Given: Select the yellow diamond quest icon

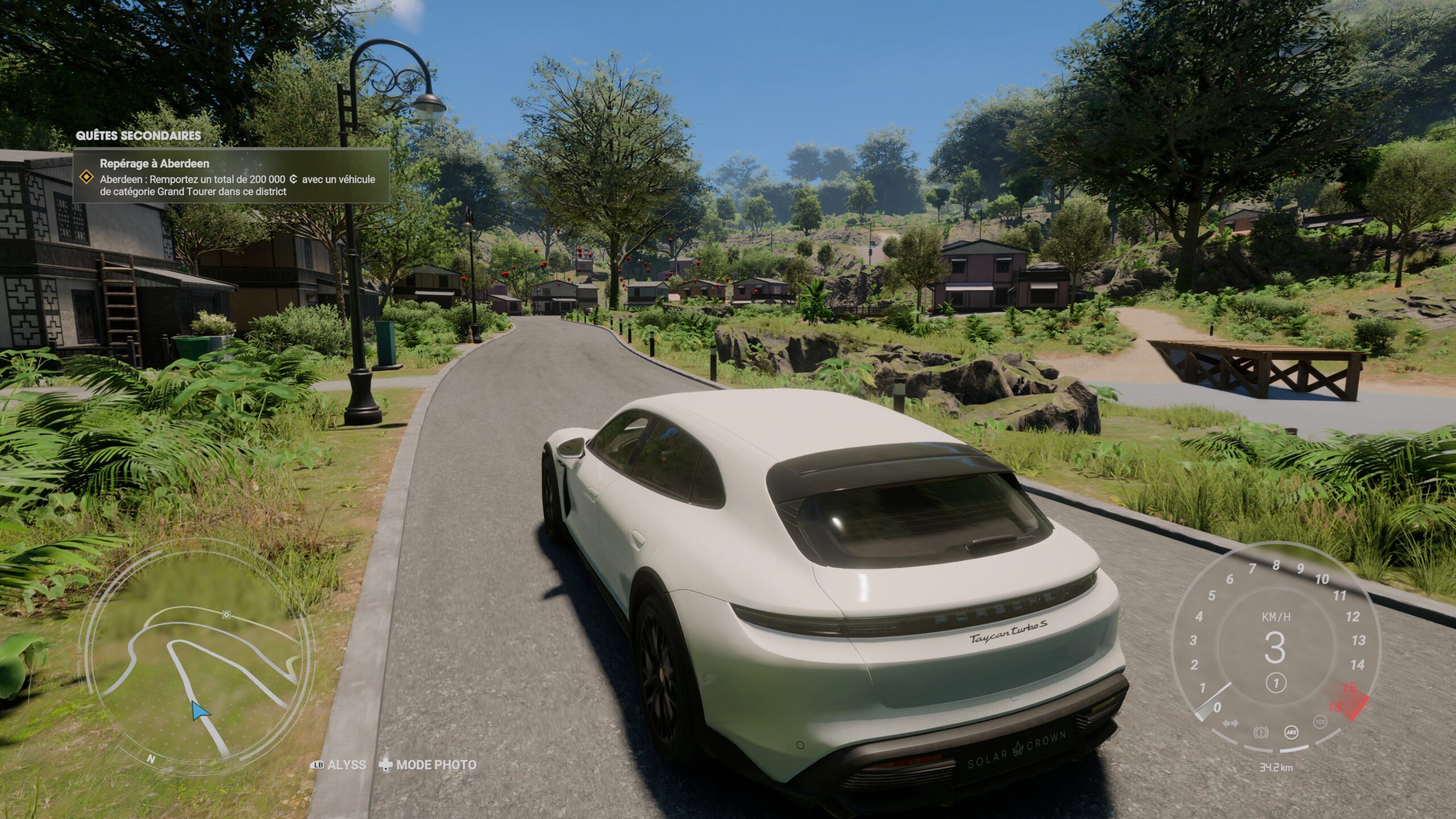Looking at the screenshot, I should point(86,177).
